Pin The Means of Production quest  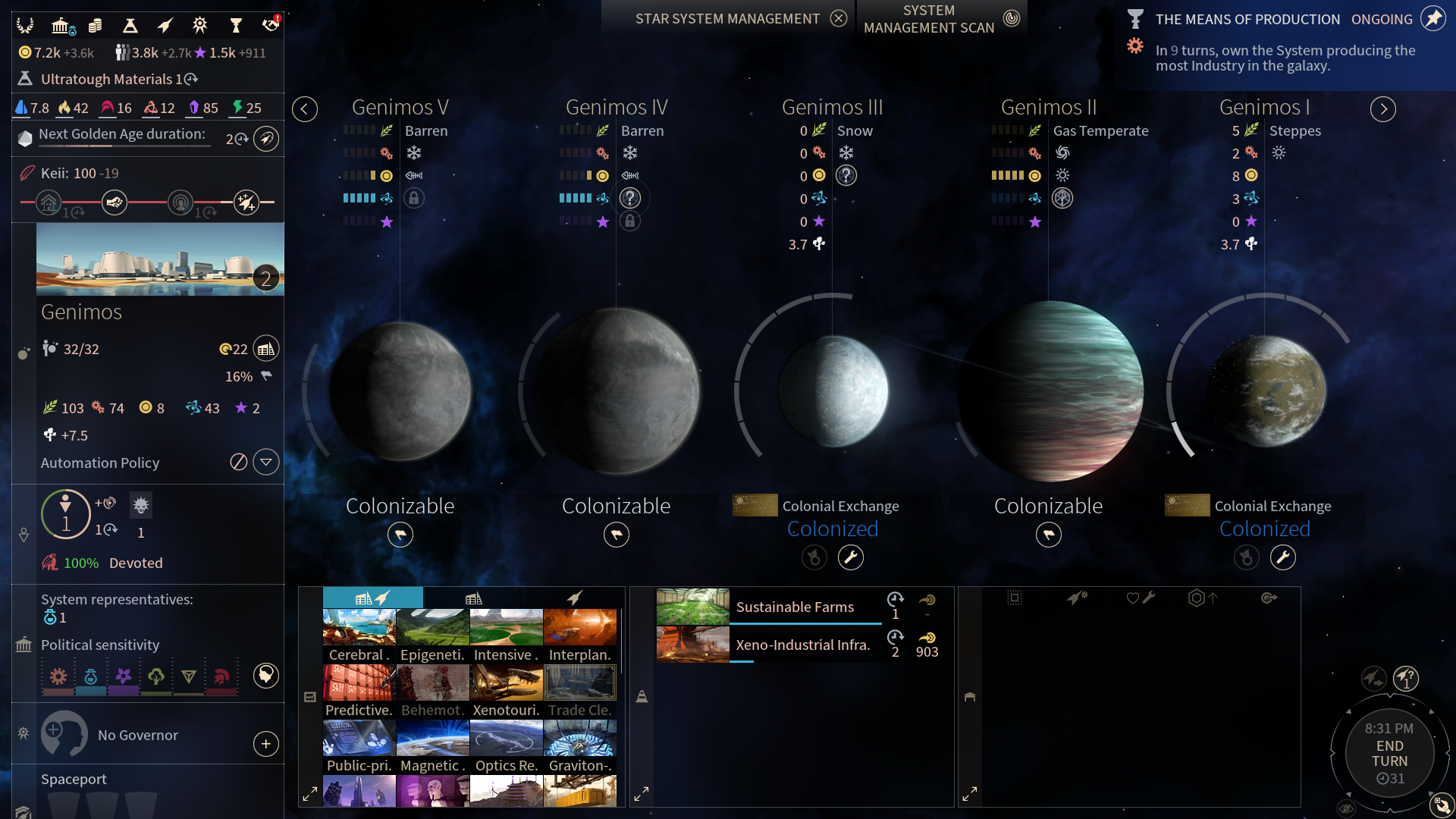(1432, 19)
